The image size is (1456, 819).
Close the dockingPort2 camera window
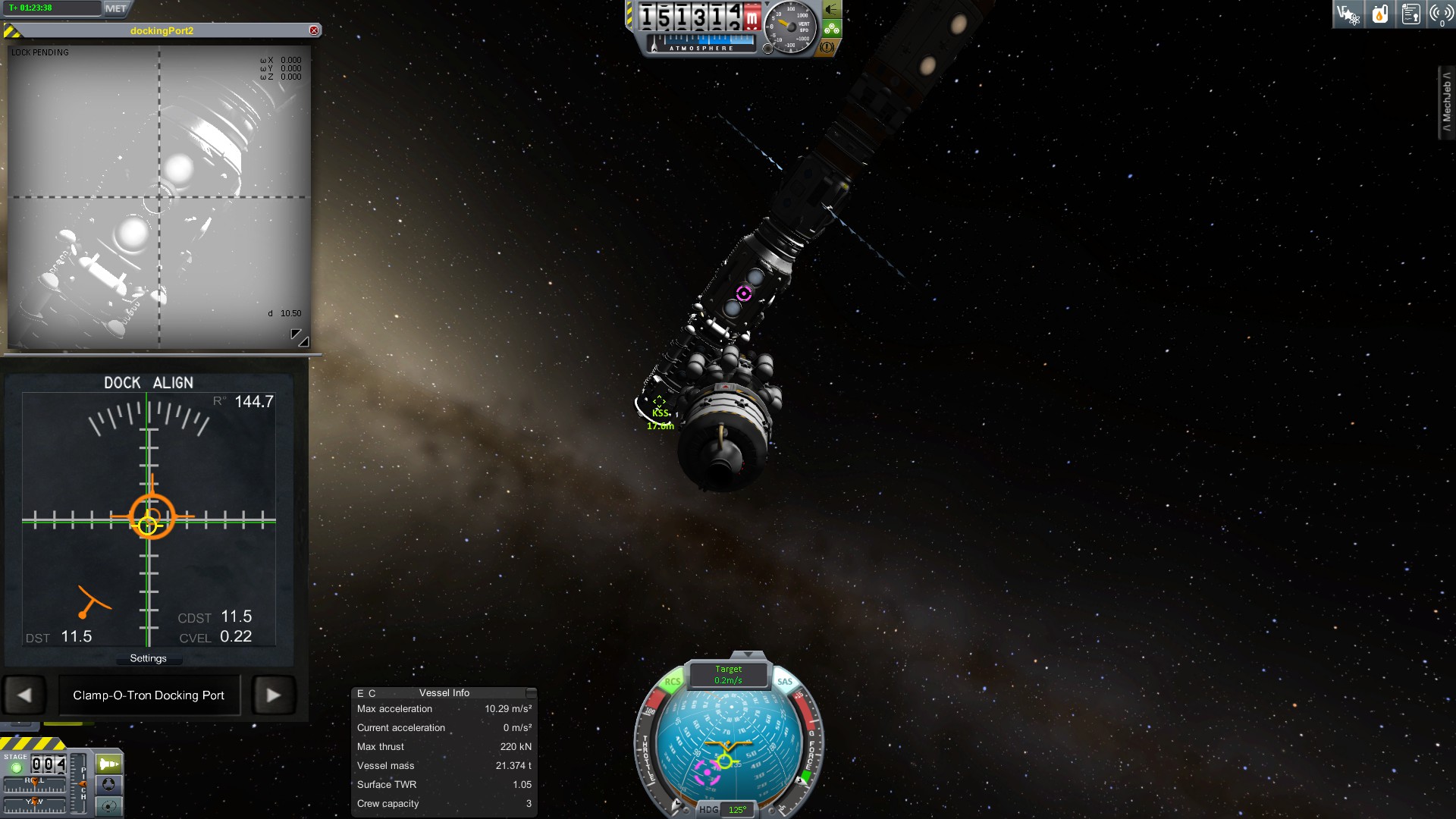click(x=314, y=30)
